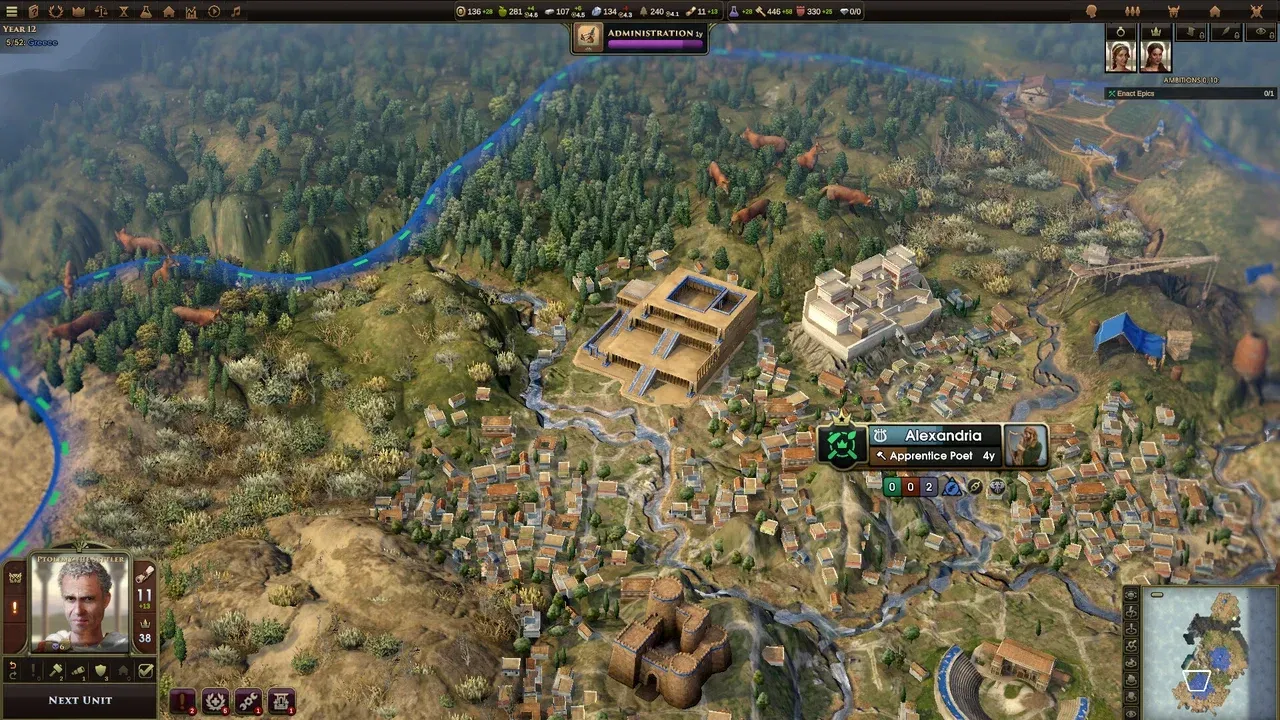Open the families tab with three-people icon

1133,11
